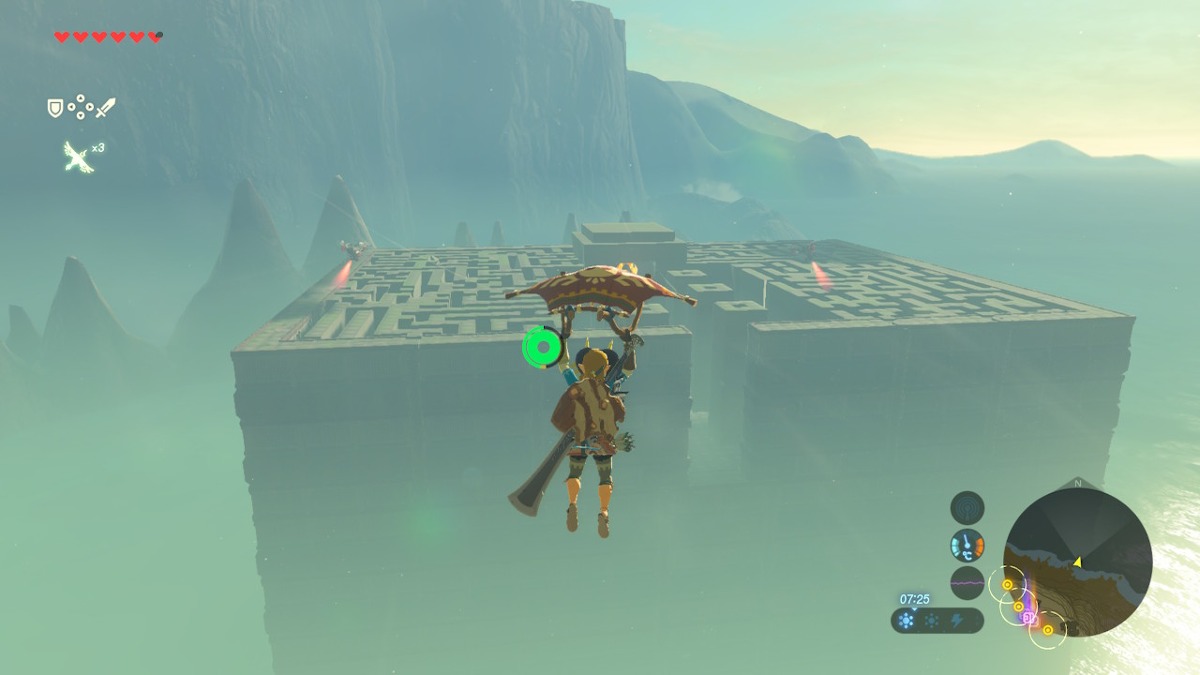Open the Sheikah Sensor radar icon
The image size is (1200, 675).
[967, 507]
